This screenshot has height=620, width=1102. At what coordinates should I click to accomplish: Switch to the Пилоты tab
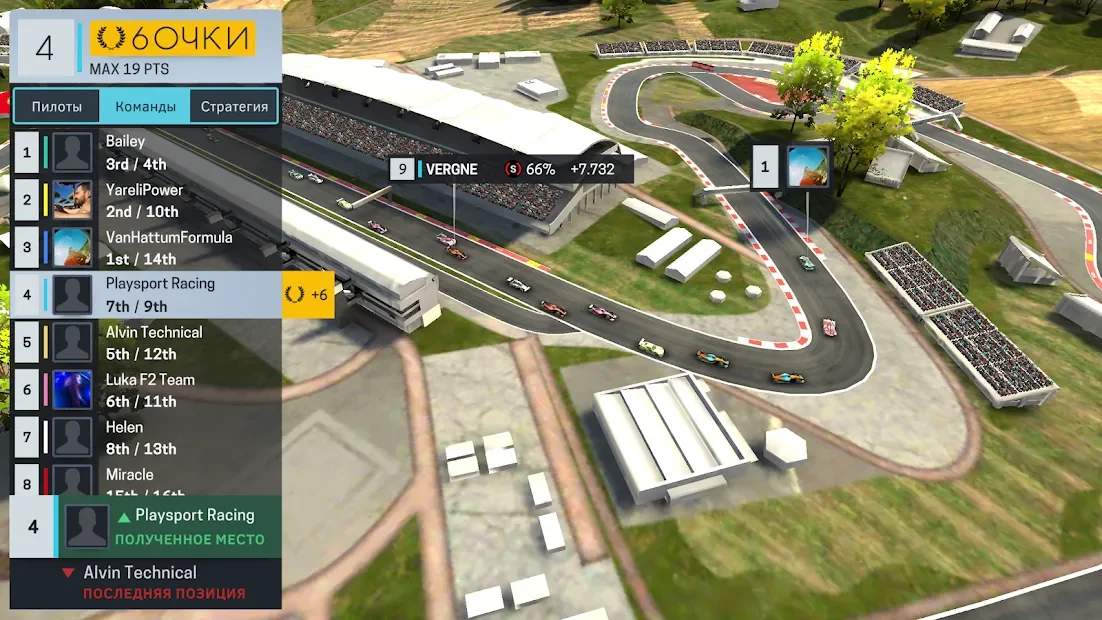click(x=56, y=106)
